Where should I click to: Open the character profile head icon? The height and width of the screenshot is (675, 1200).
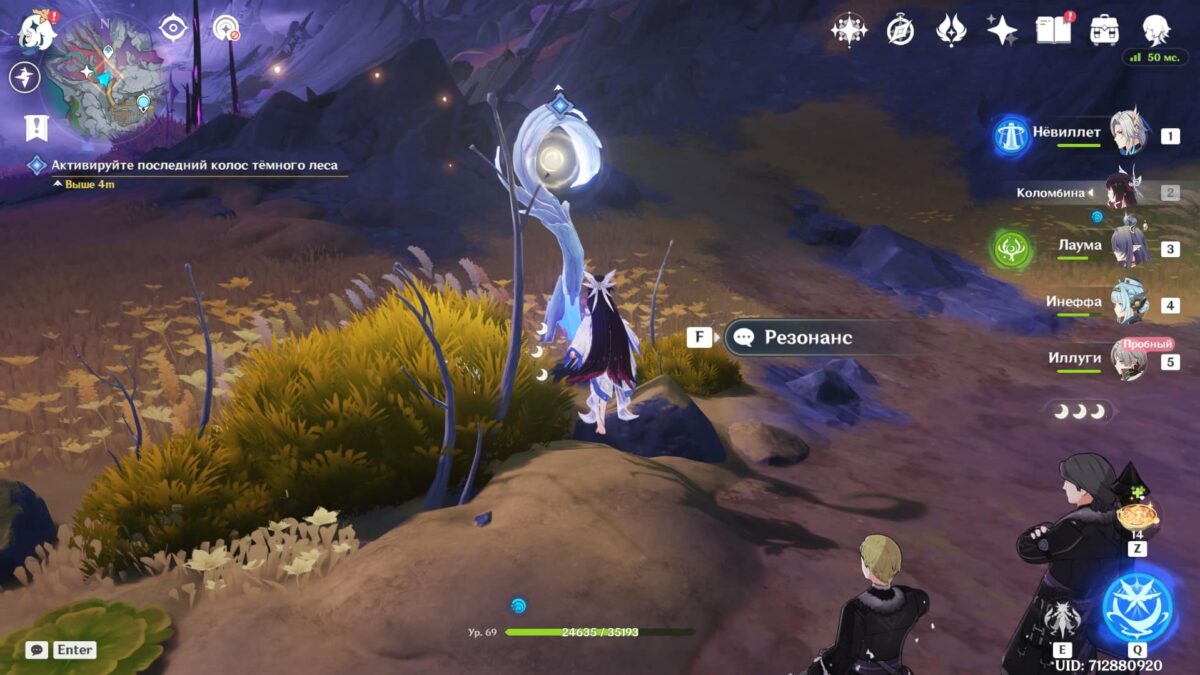(x=1157, y=30)
